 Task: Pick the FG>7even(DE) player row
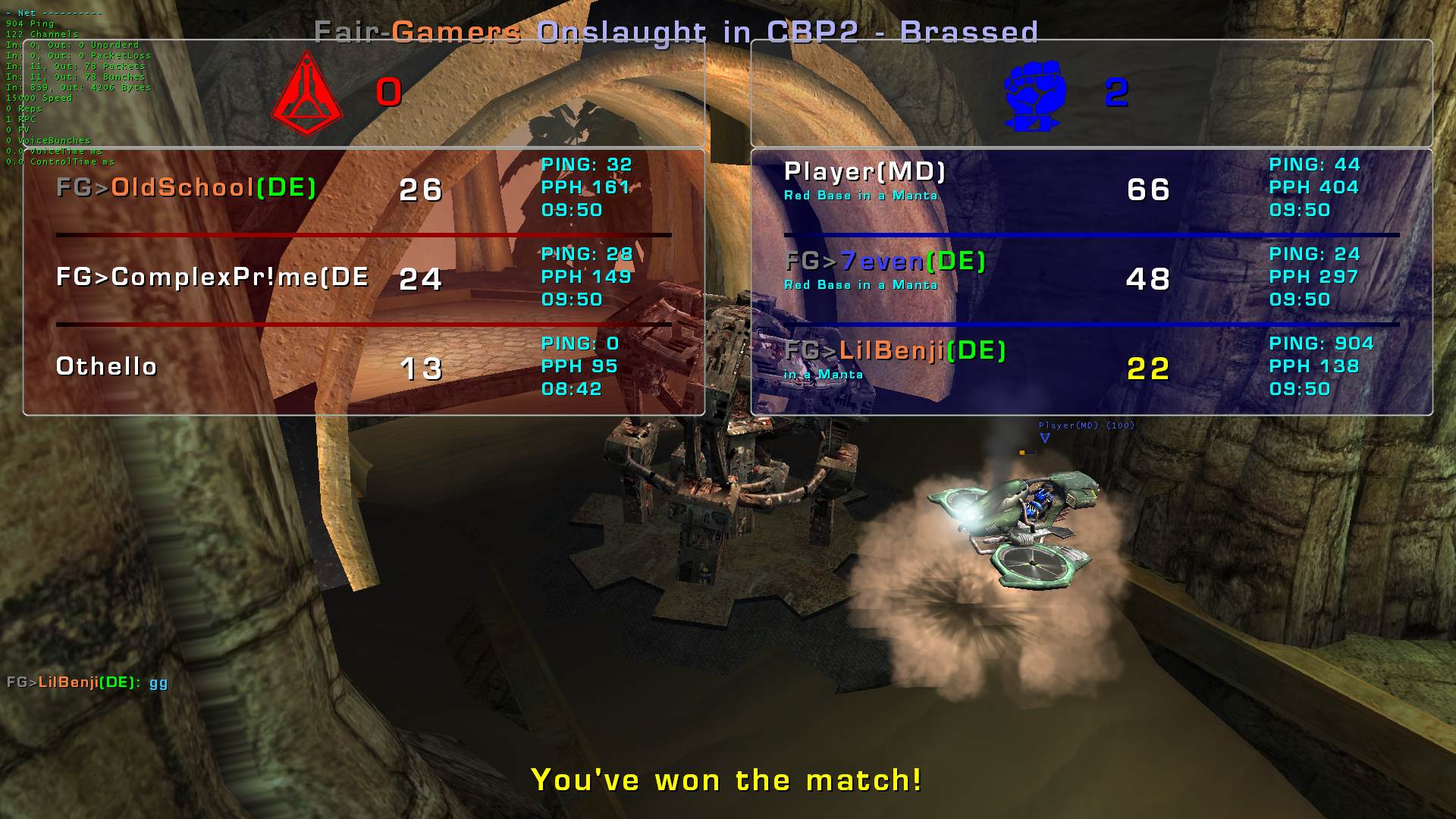click(x=885, y=262)
